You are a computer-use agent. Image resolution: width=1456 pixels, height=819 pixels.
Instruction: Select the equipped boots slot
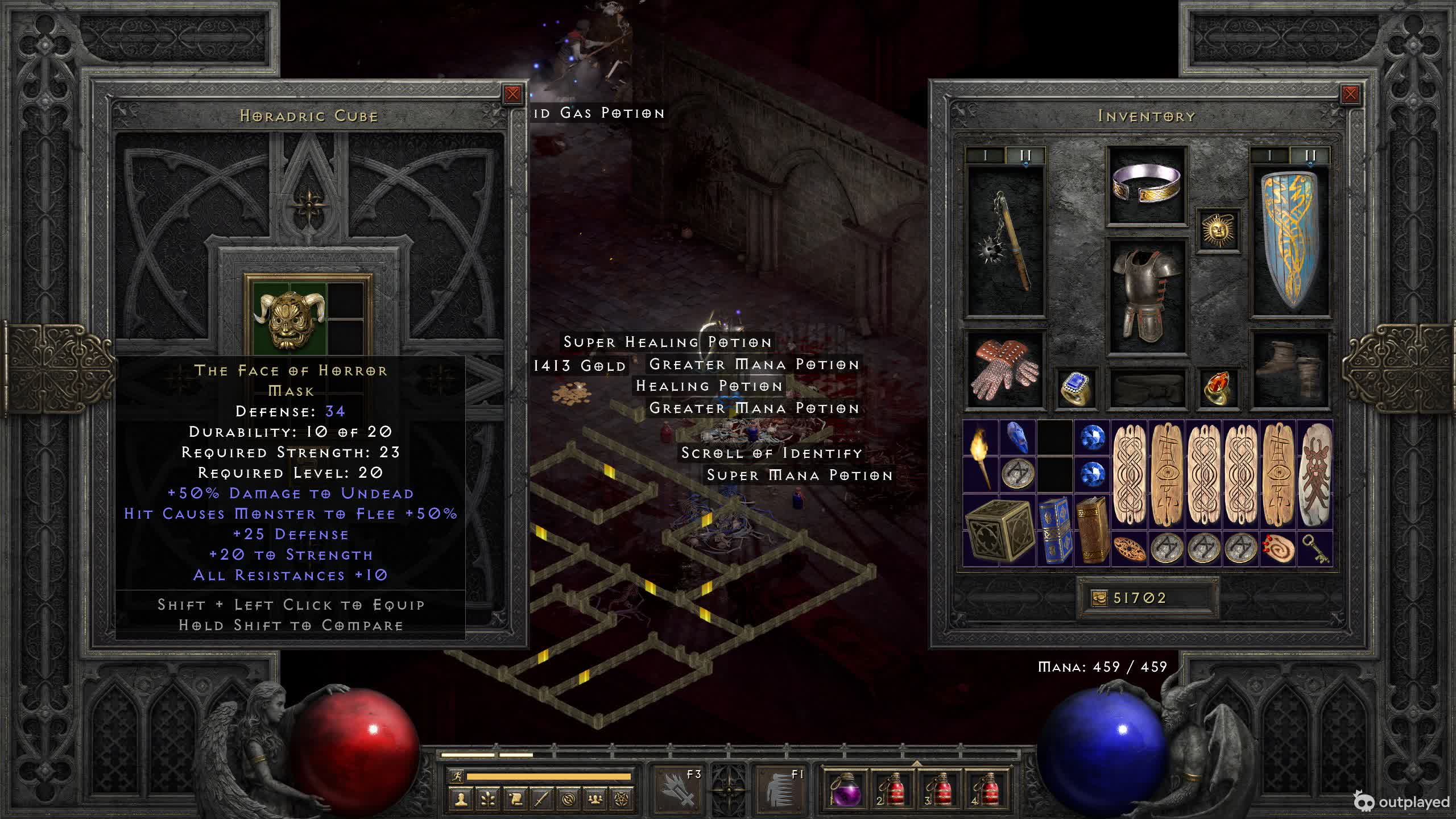(1290, 370)
